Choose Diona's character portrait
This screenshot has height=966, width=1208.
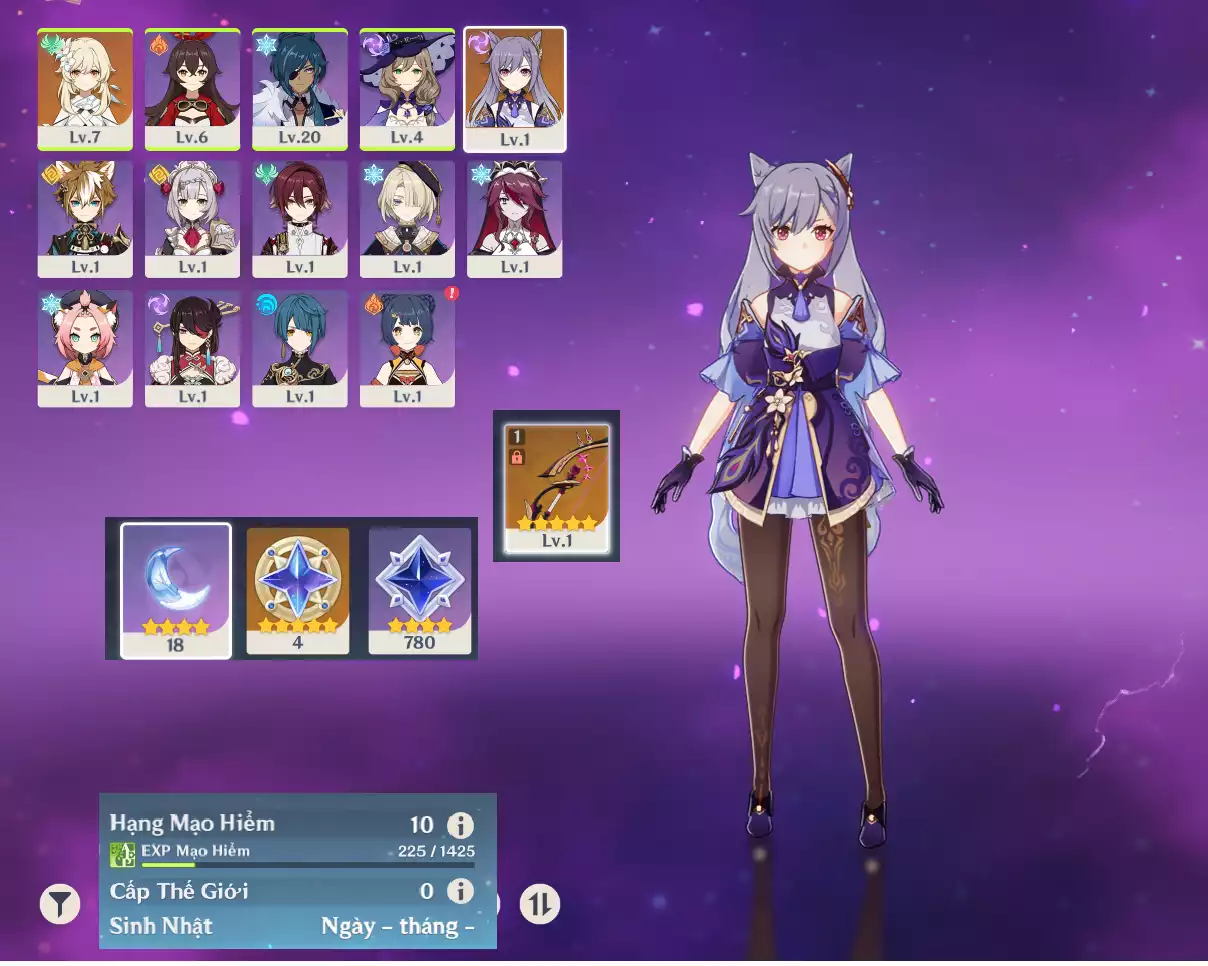(x=85, y=349)
